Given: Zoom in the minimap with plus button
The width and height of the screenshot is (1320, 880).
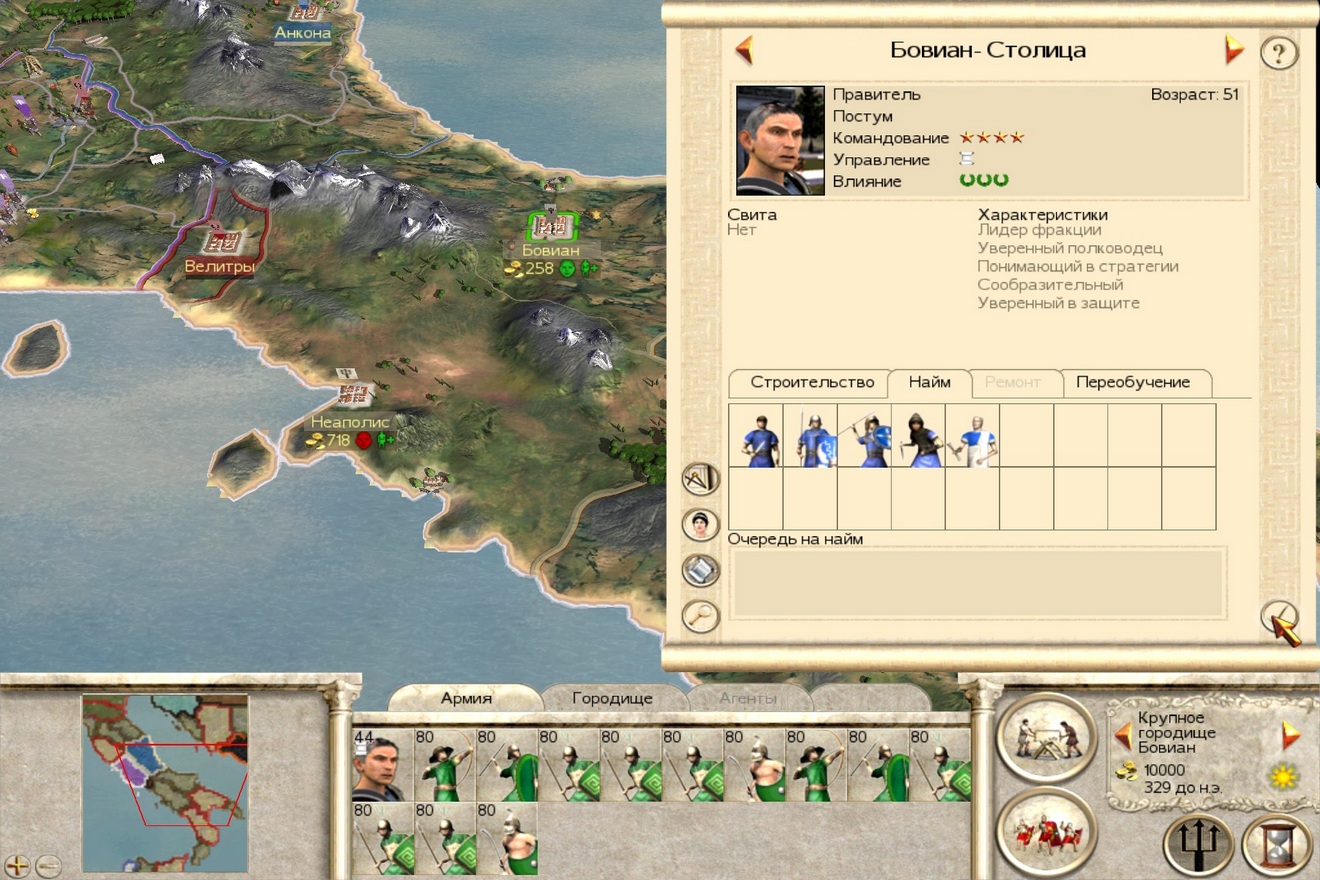Looking at the screenshot, I should click(17, 866).
